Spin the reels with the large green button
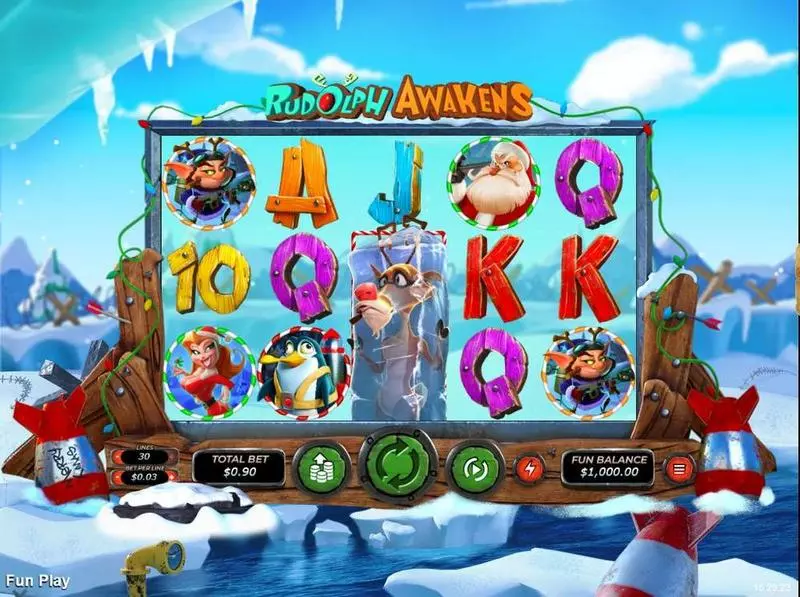This screenshot has height=597, width=800. pos(400,465)
